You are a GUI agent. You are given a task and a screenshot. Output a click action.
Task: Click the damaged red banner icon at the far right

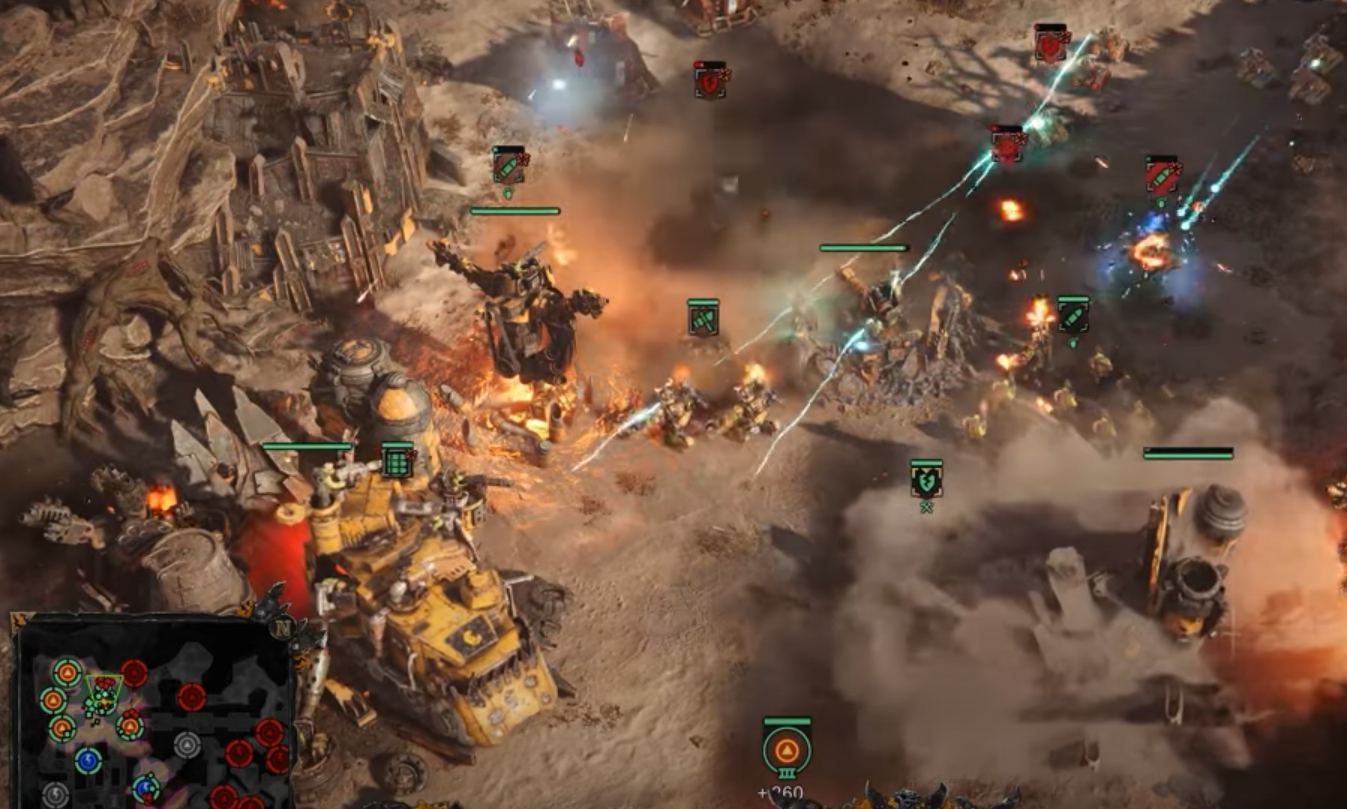1162,173
